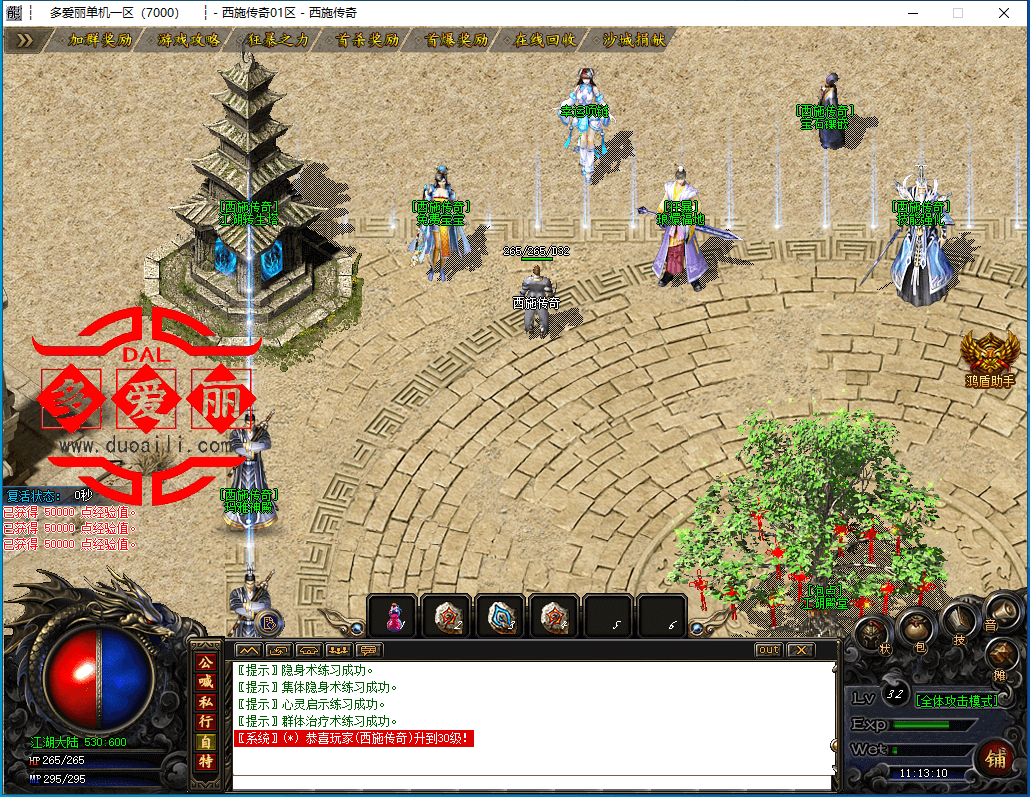The height and width of the screenshot is (797, 1030).
Task: Click the chat panel's out button
Action: point(768,650)
